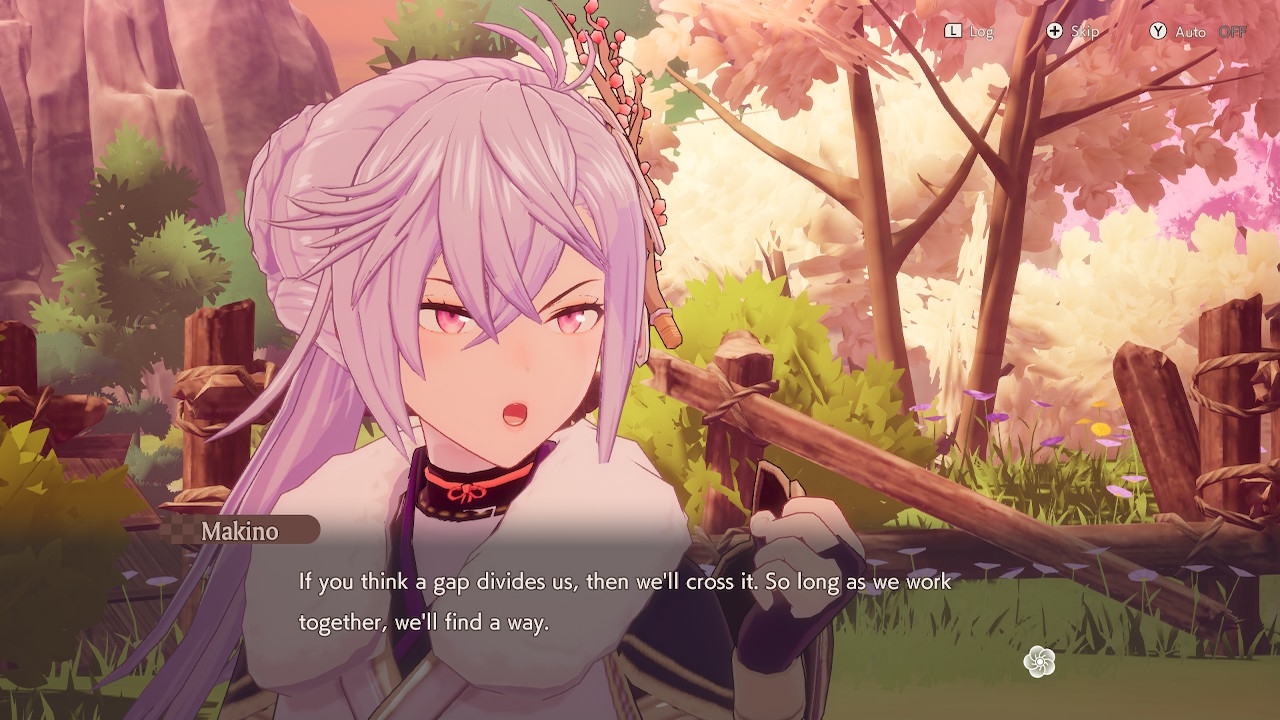Image resolution: width=1280 pixels, height=720 pixels.
Task: Skip the current conversation
Action: (x=1072, y=31)
